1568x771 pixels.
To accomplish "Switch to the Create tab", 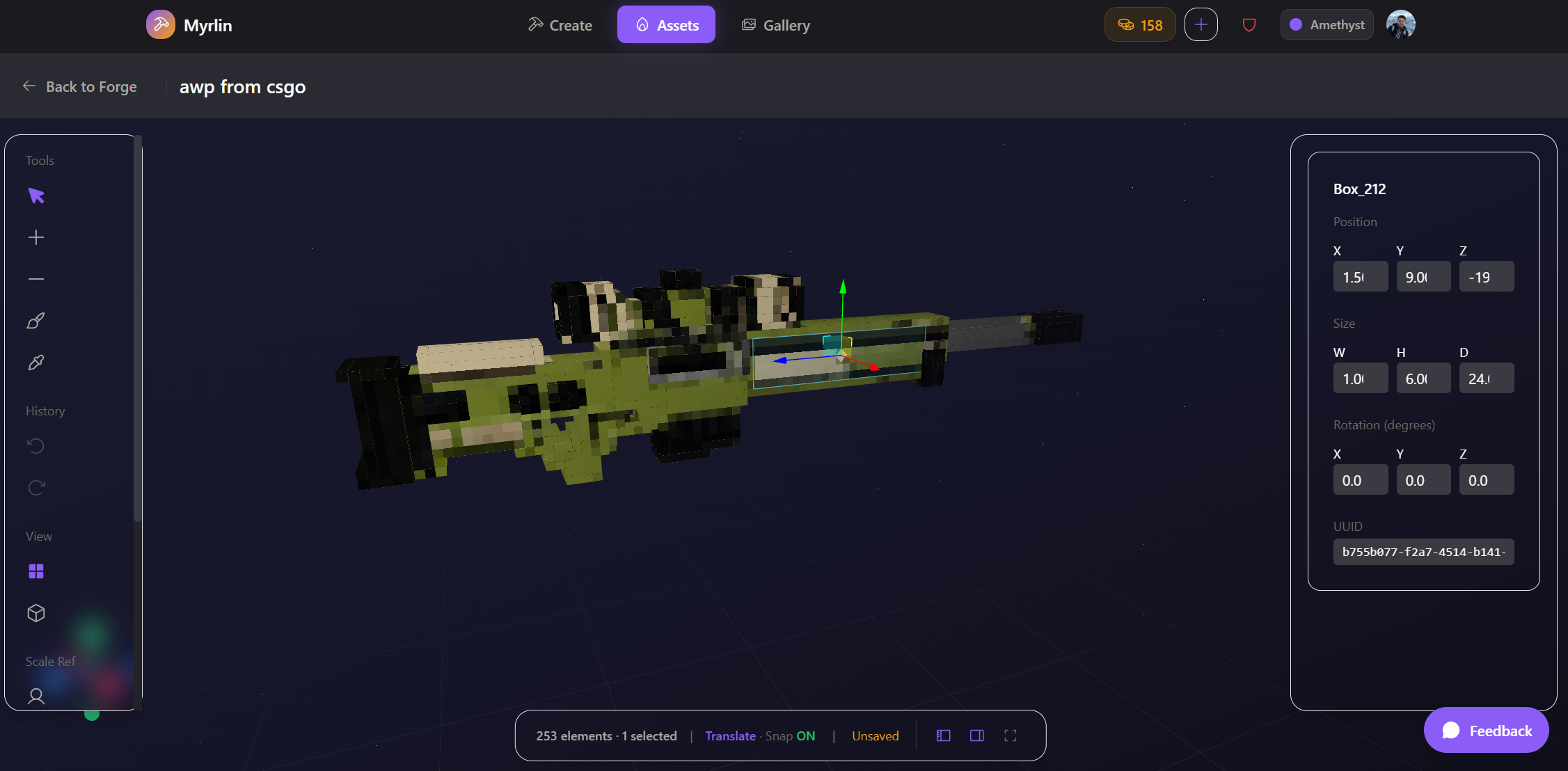I will (560, 25).
